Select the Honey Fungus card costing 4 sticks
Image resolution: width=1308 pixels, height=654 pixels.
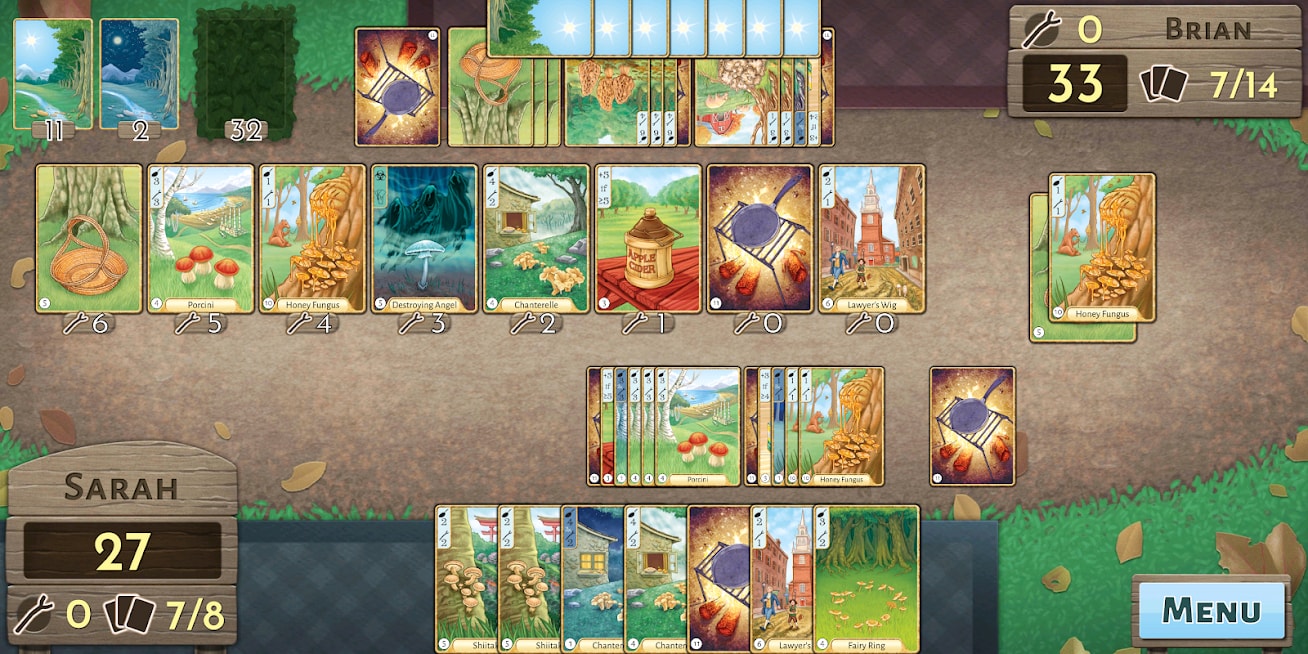point(313,238)
